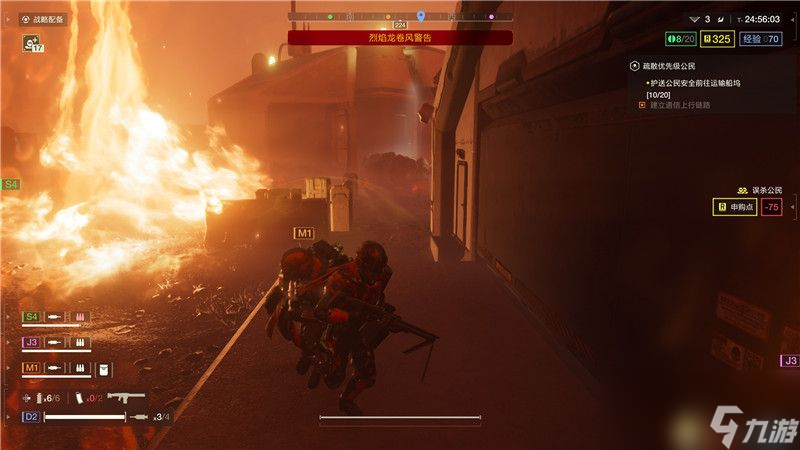
Task: Select squad member M1 tag
Action: 31,368
